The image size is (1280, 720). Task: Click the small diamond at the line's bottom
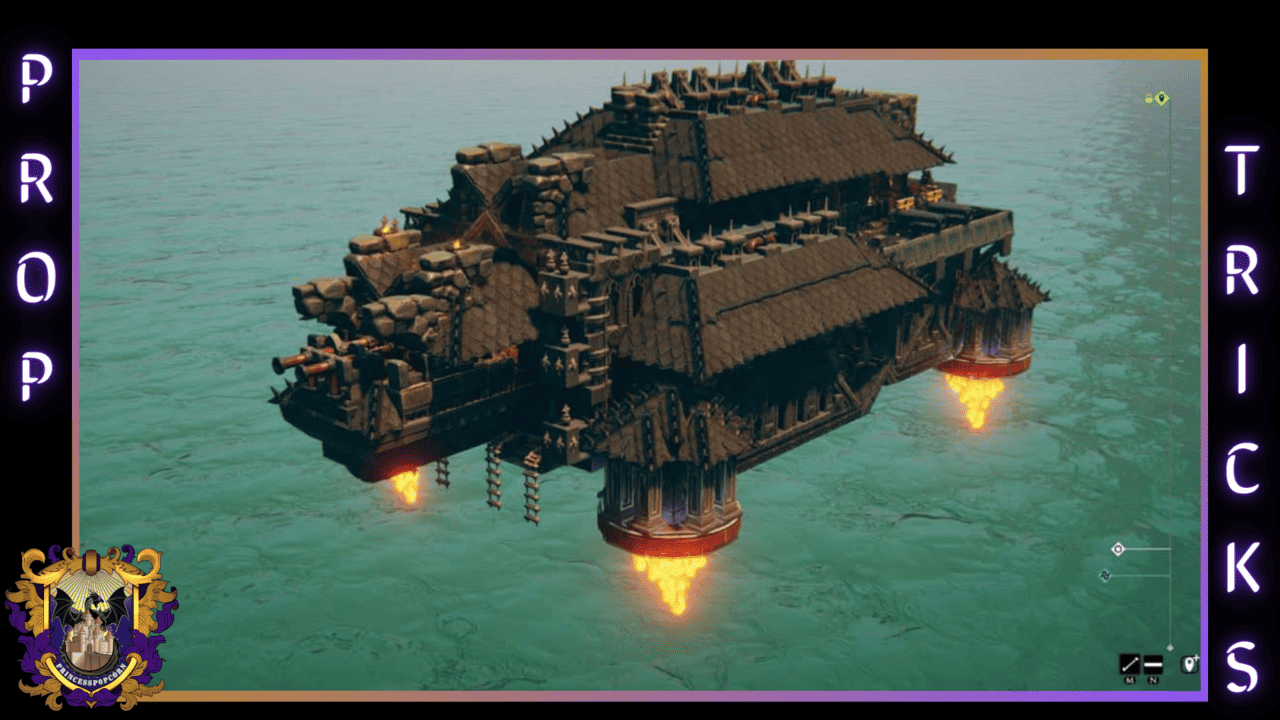(x=1170, y=646)
